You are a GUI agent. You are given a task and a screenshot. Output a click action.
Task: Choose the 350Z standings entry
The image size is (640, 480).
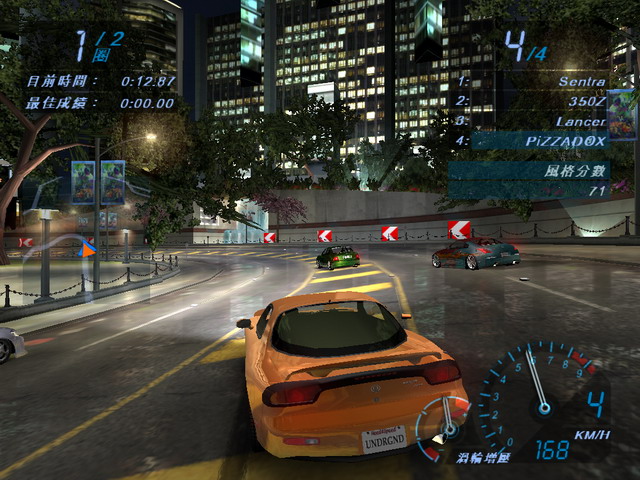coord(530,101)
